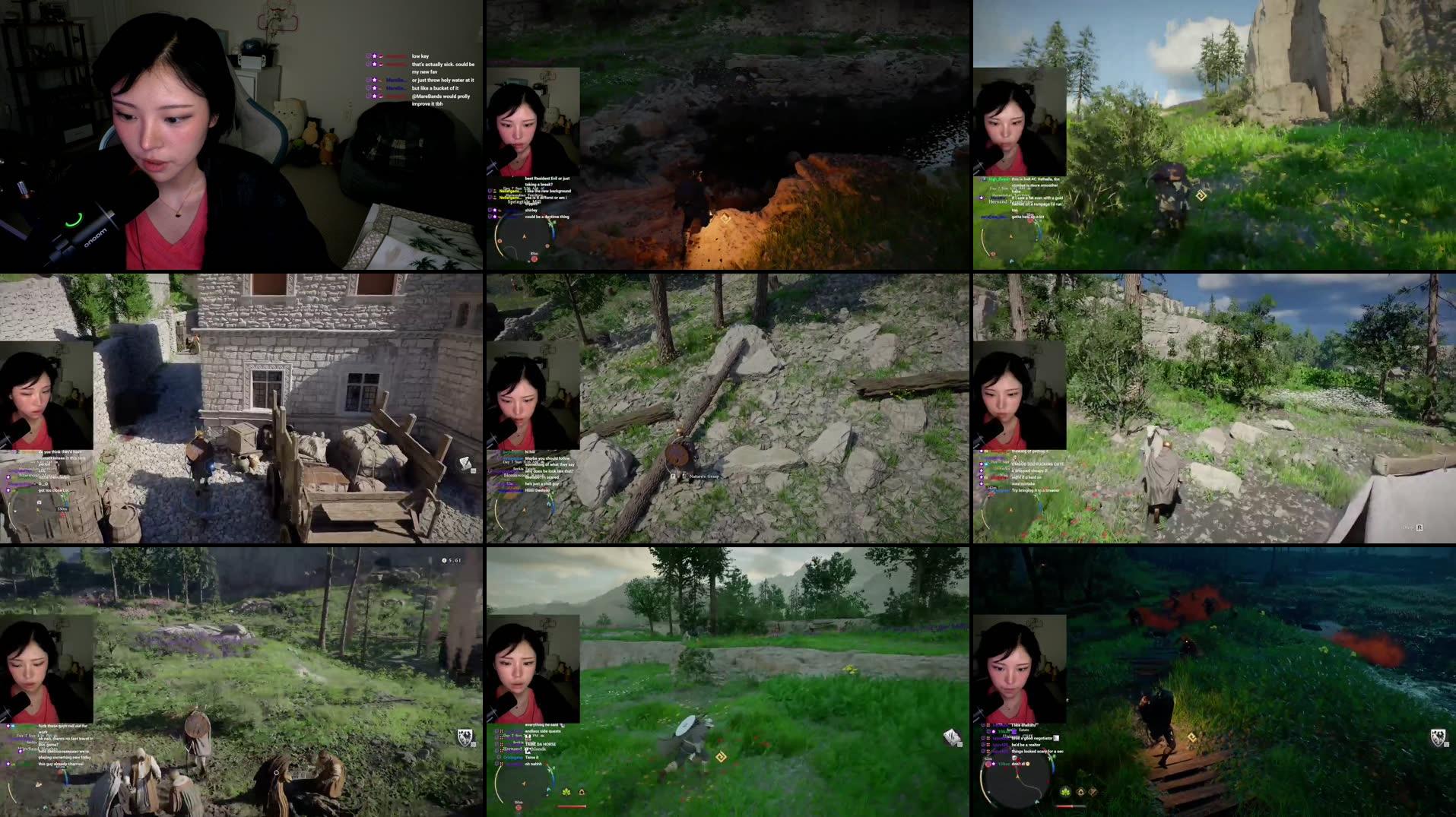Screen dimensions: 1456x817
Task: Activate the green leaf ability in the night stairs frame
Action: (x=1065, y=792)
